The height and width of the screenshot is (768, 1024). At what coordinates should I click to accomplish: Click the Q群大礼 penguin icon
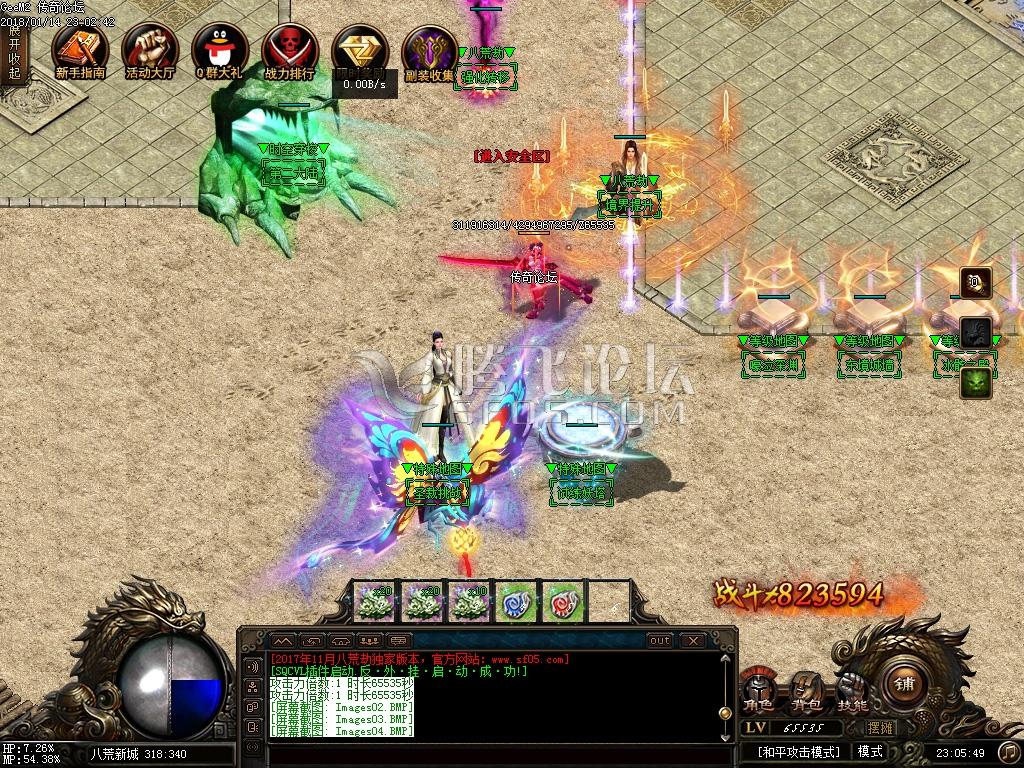tap(220, 50)
